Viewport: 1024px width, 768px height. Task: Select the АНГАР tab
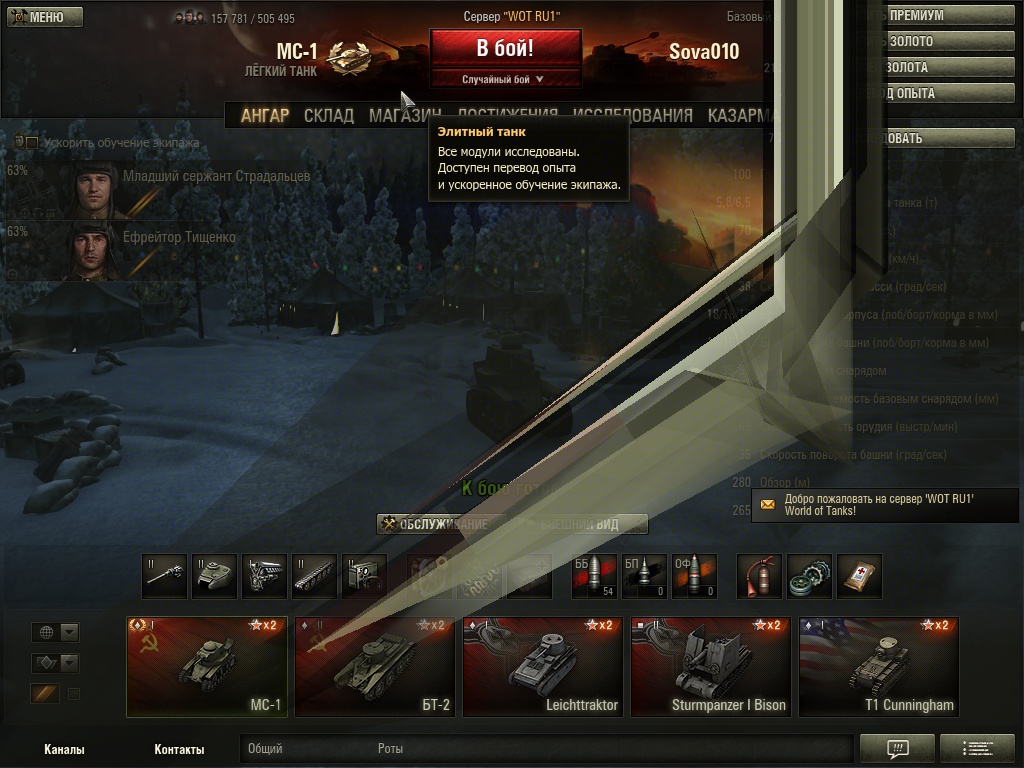(265, 116)
